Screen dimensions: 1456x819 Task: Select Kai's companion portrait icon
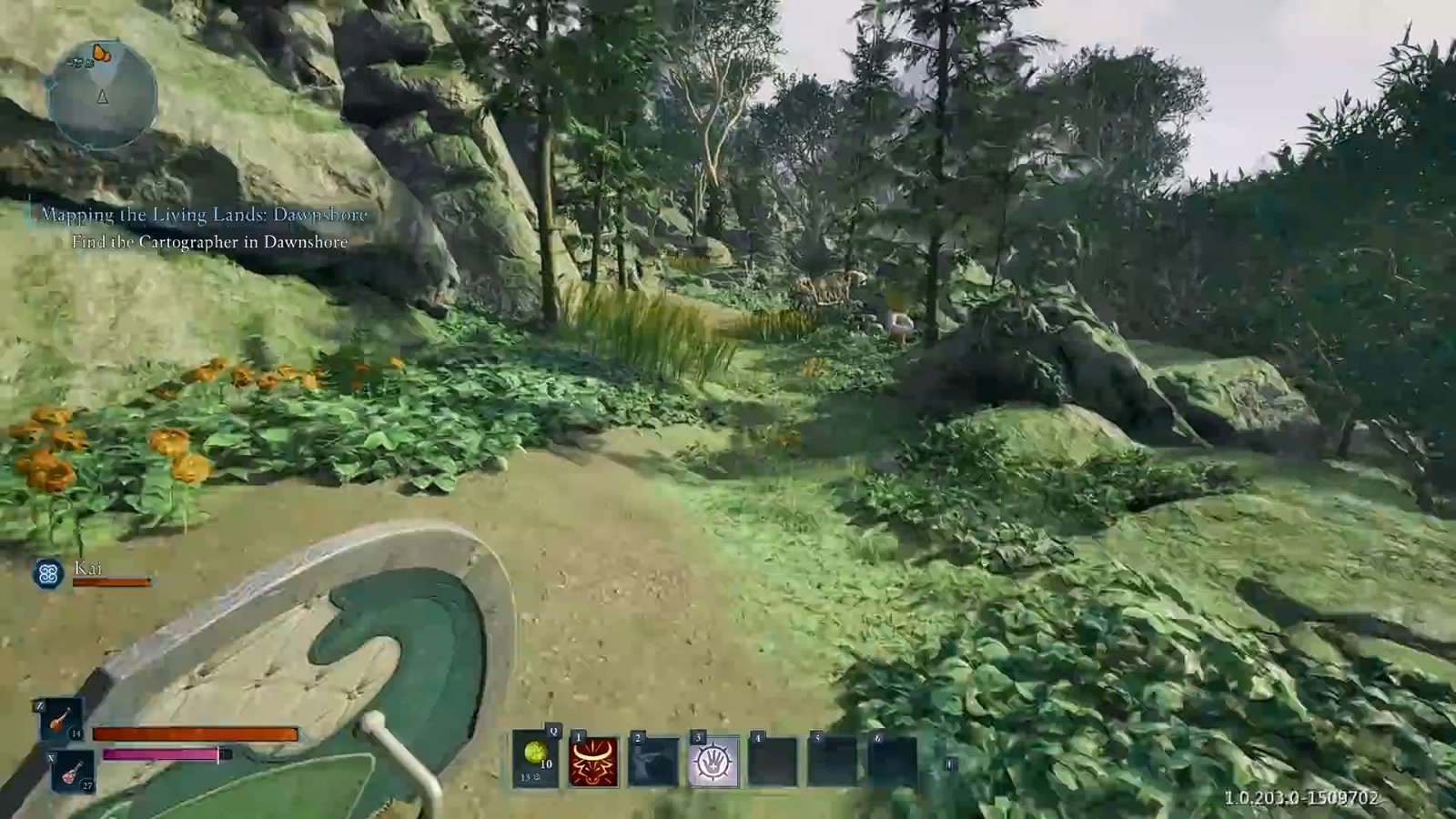tap(48, 573)
